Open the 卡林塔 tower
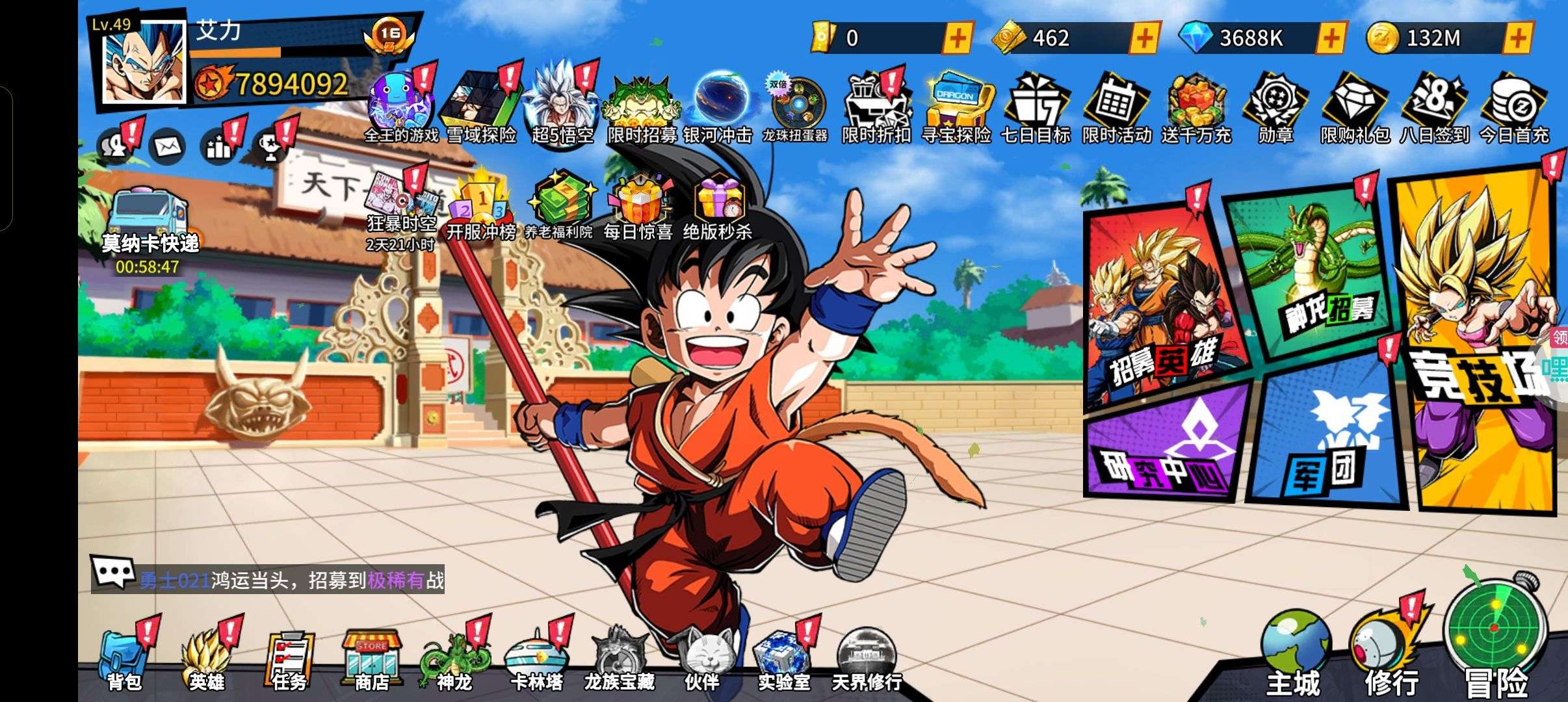 pyautogui.click(x=536, y=660)
